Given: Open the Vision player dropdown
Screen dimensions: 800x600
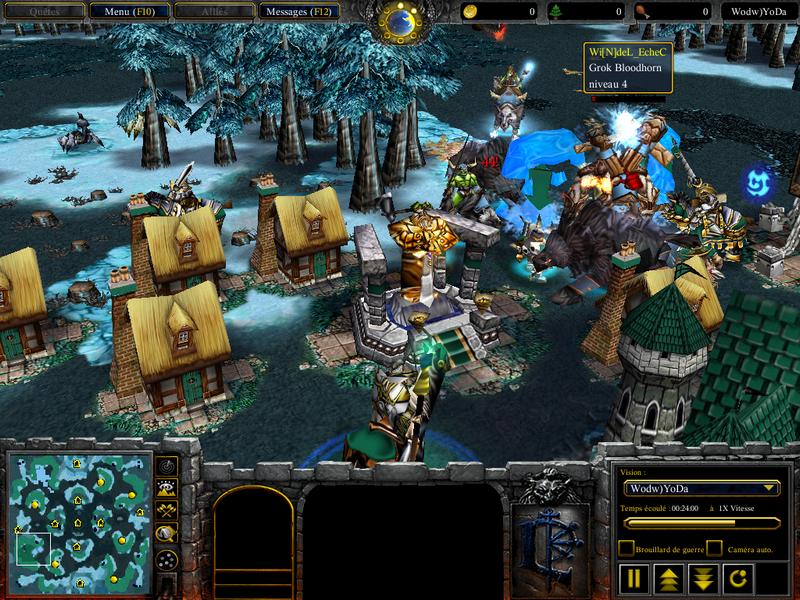Looking at the screenshot, I should (700, 488).
